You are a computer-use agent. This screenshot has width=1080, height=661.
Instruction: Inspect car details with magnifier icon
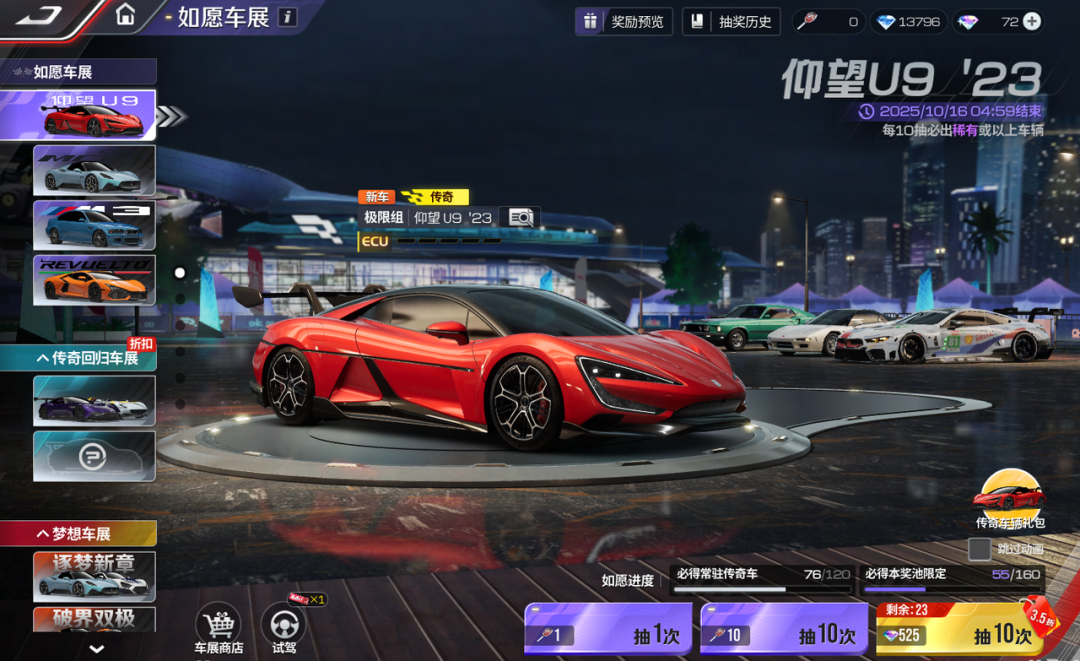(520, 217)
